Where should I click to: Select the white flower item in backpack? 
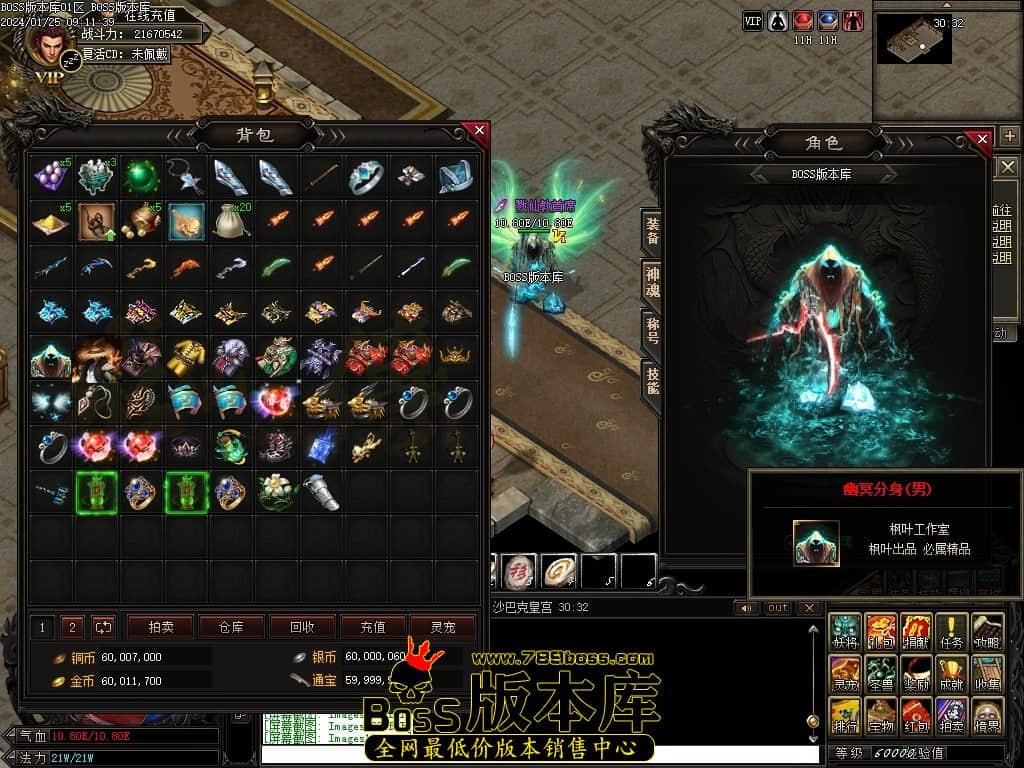point(276,491)
